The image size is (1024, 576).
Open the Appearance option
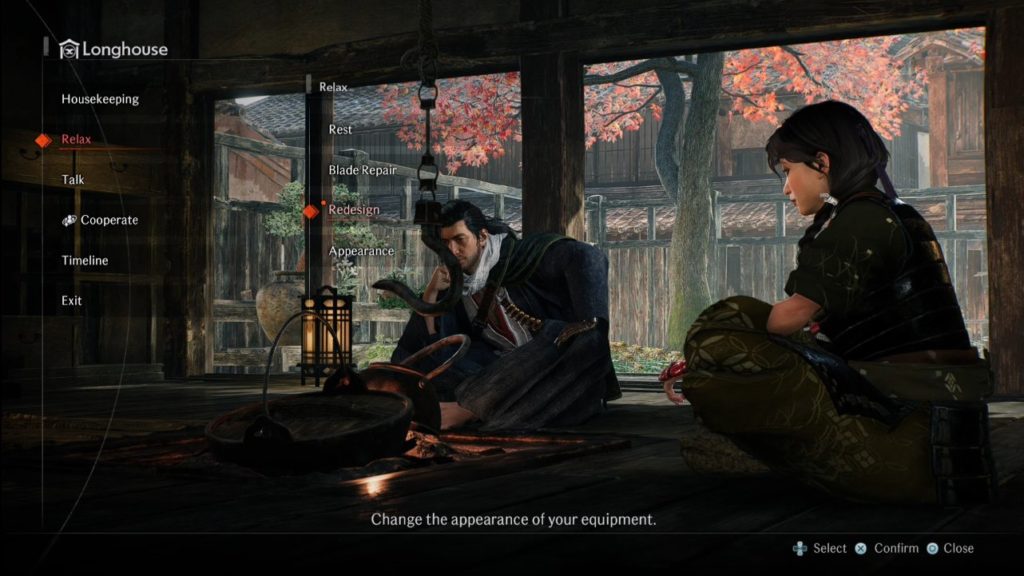click(x=361, y=250)
